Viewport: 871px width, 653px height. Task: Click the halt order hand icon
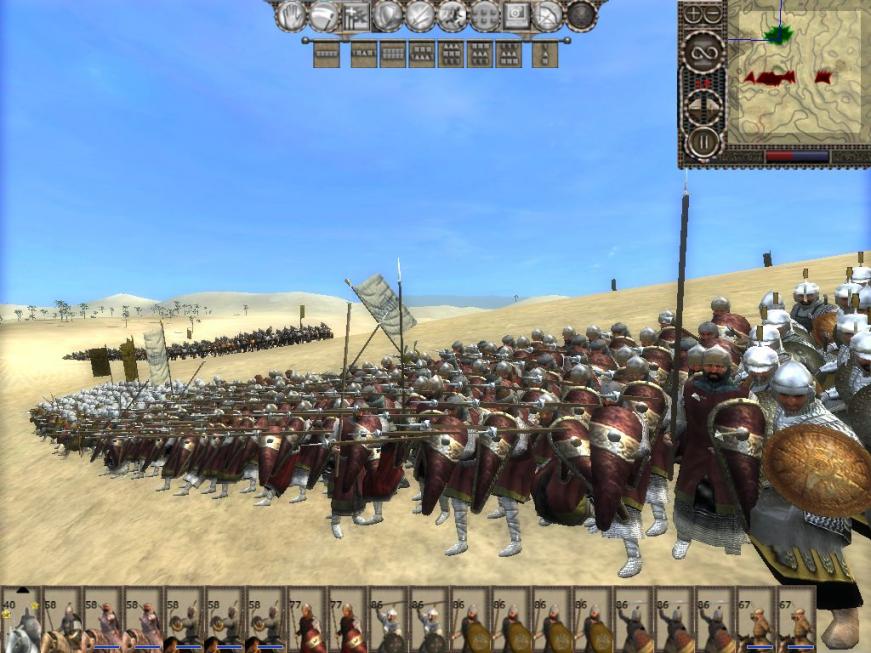[x=291, y=15]
